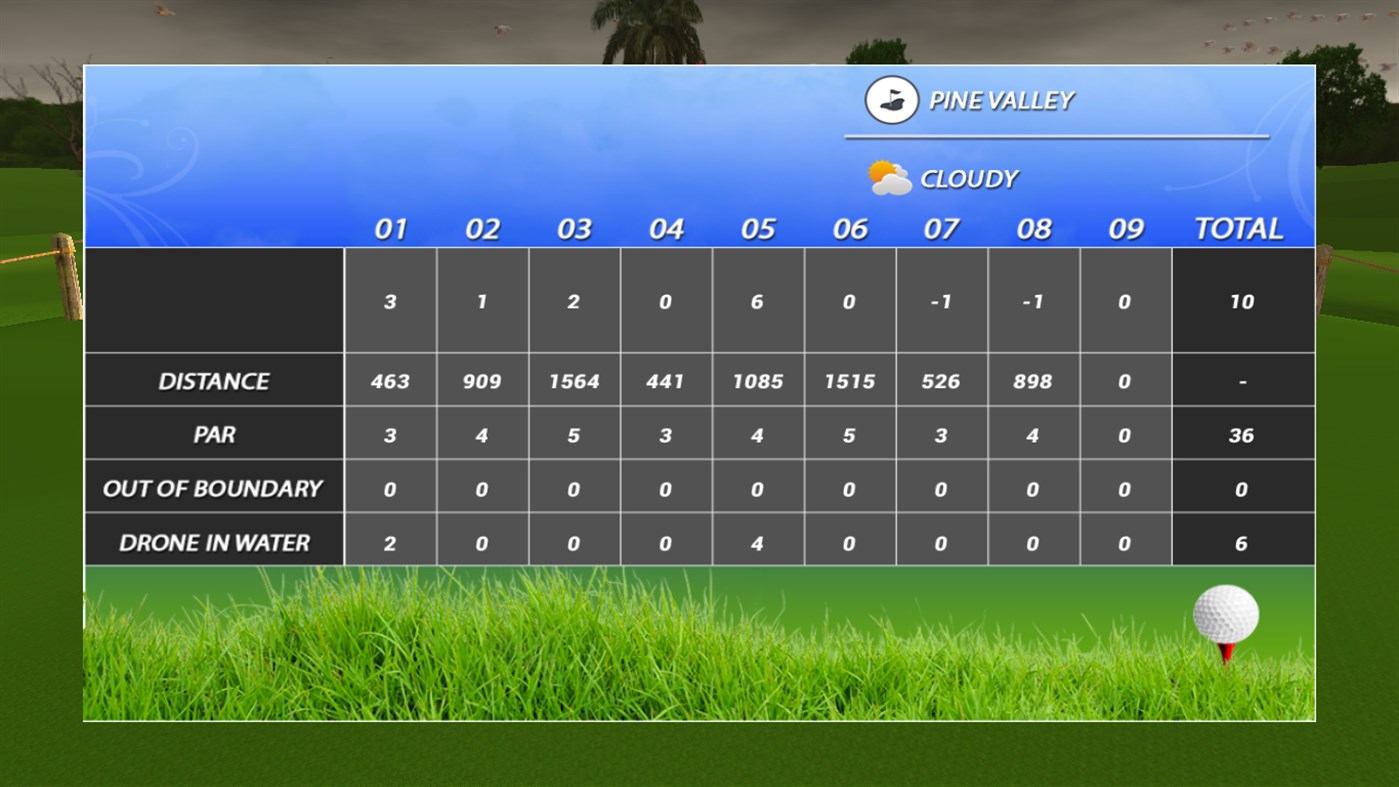Click the DRONE IN WATER row label
This screenshot has width=1399, height=787.
coord(213,542)
